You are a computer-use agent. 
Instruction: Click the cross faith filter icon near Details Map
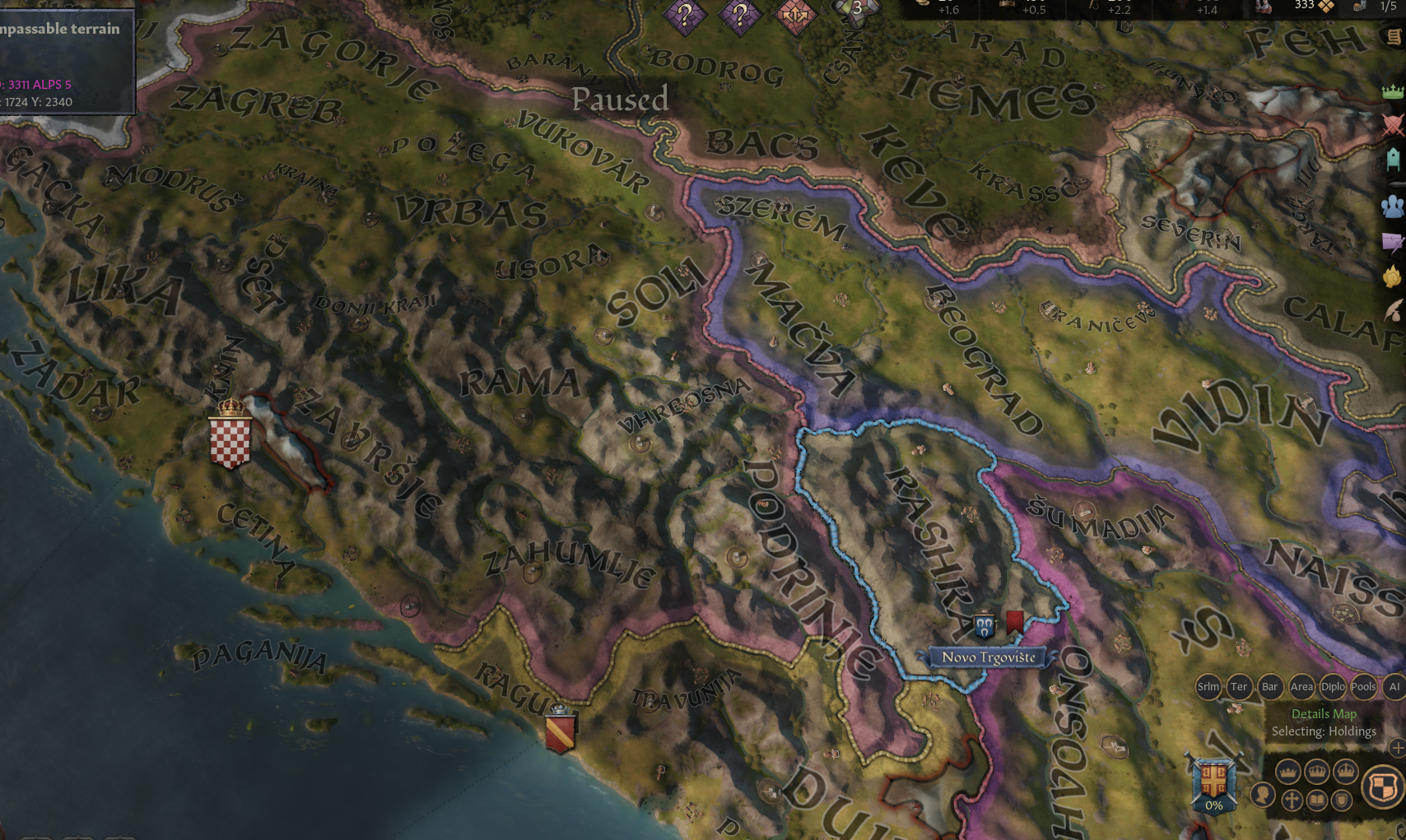coord(1292,799)
